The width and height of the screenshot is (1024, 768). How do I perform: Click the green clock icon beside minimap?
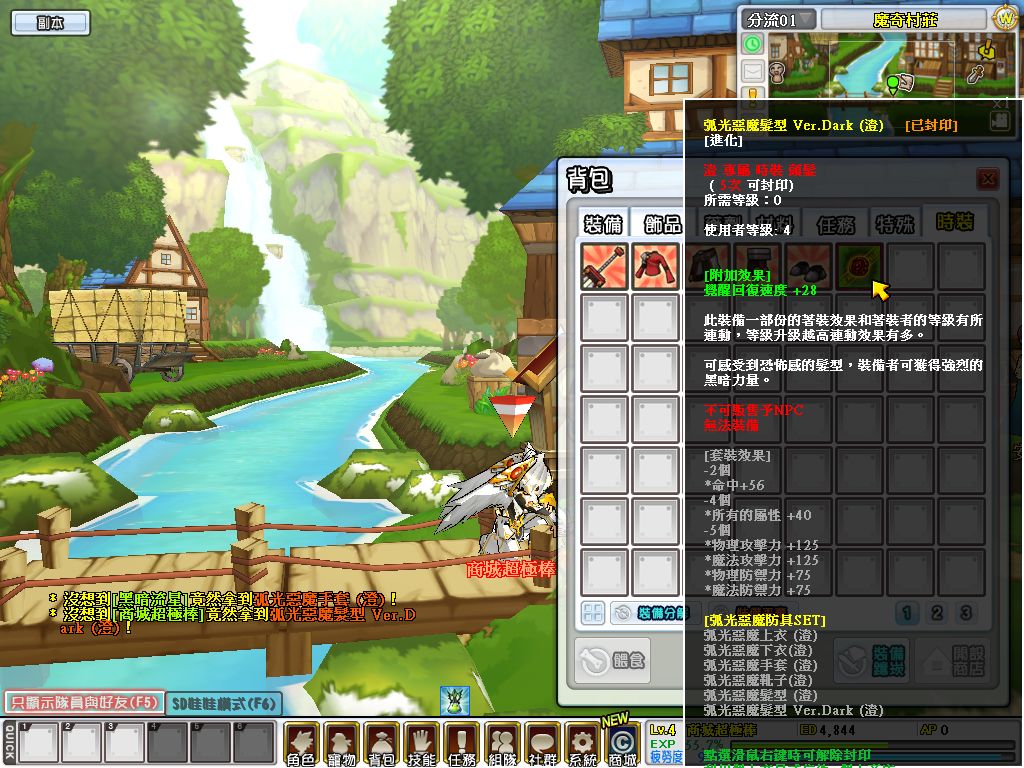(x=752, y=45)
